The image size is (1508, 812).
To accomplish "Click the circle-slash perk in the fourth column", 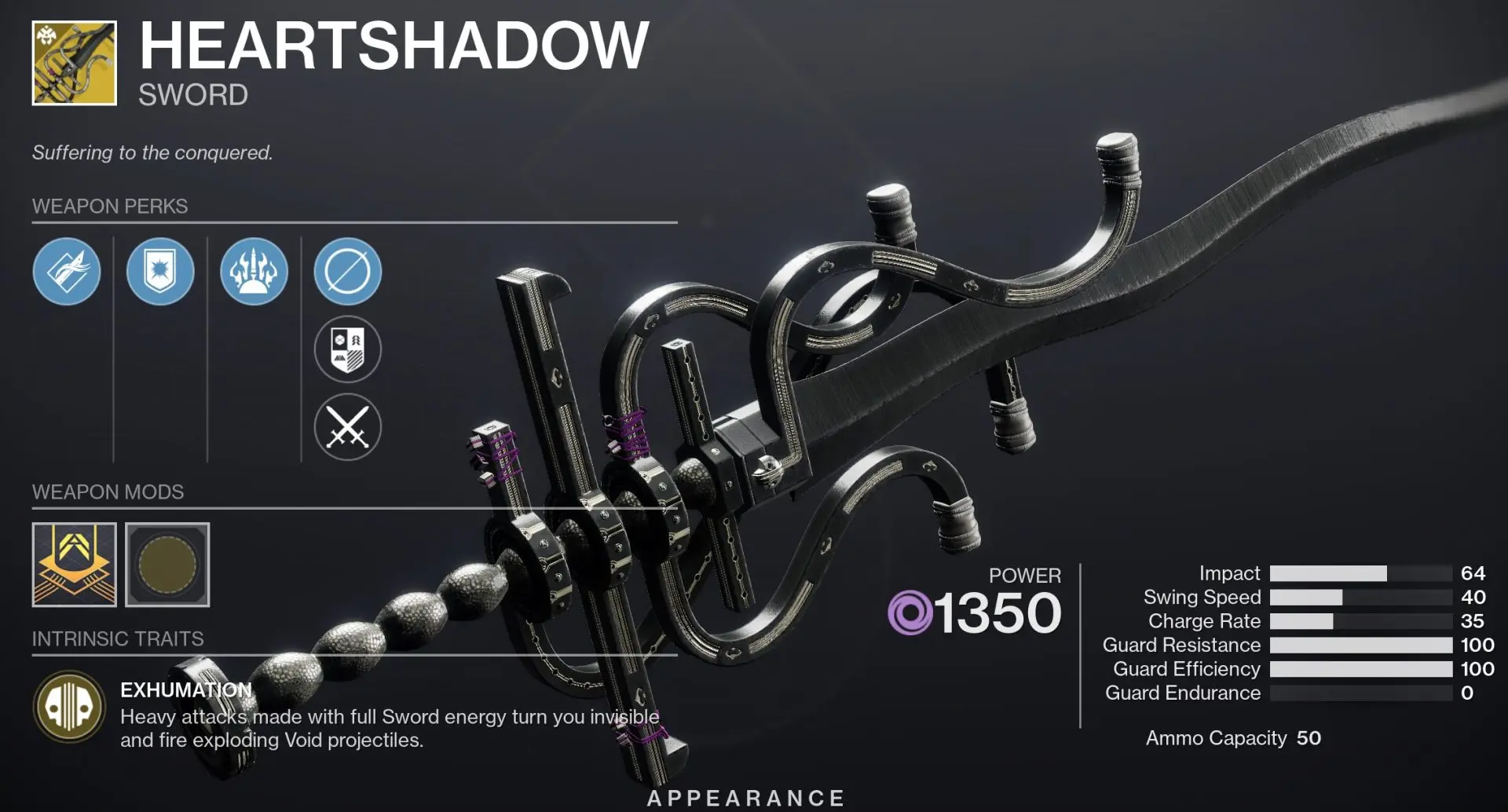I will (346, 271).
